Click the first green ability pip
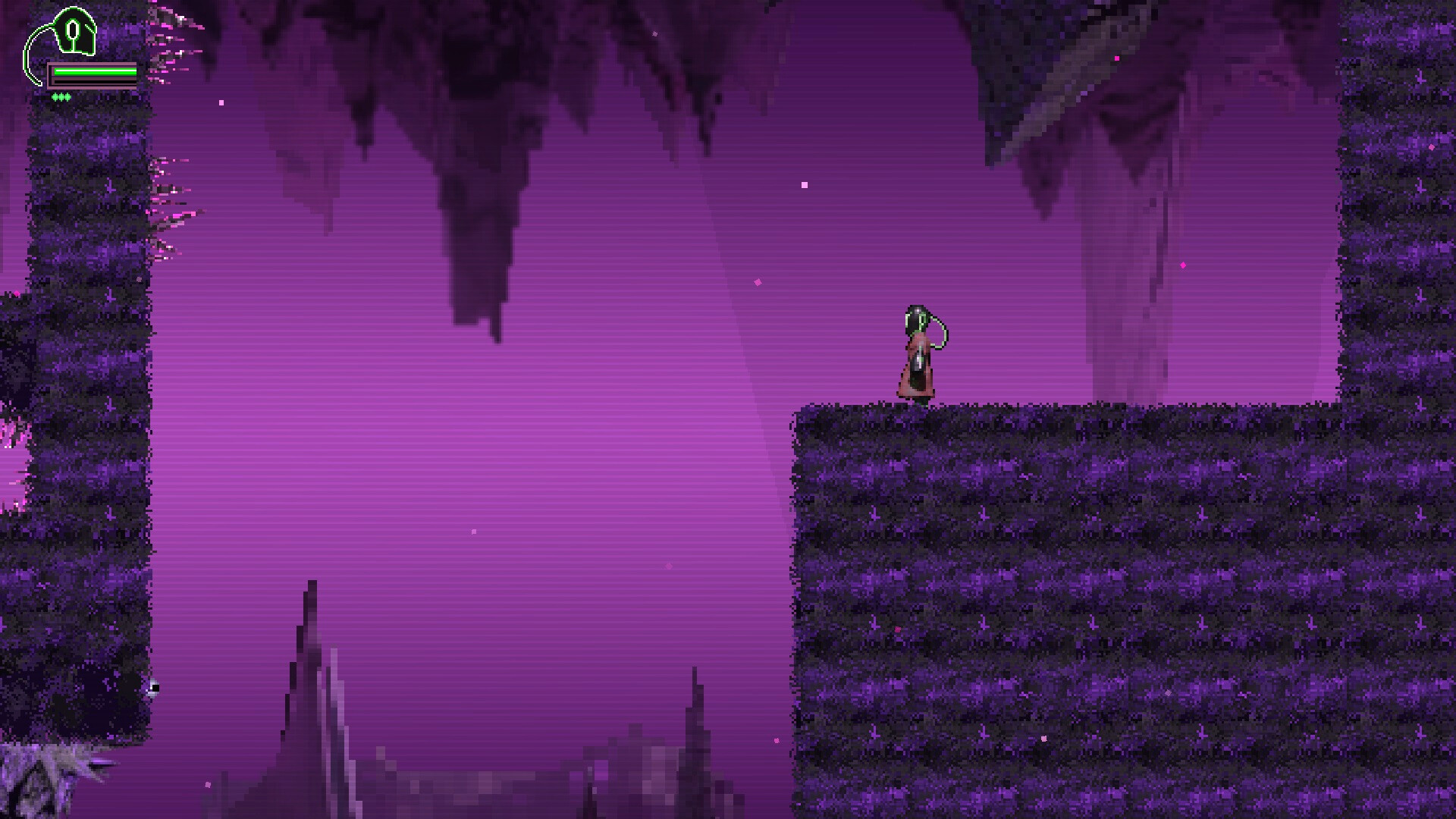The height and width of the screenshot is (819, 1456). [55, 97]
